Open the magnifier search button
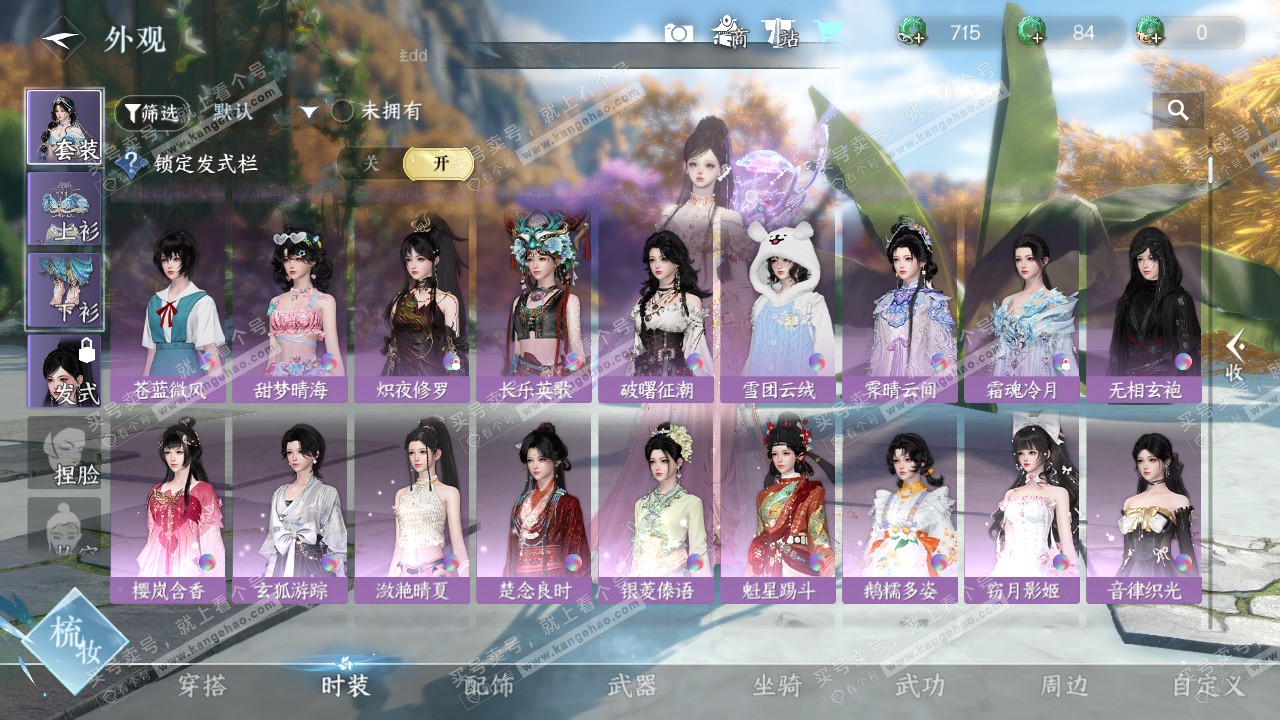The width and height of the screenshot is (1280, 720). tap(1178, 111)
